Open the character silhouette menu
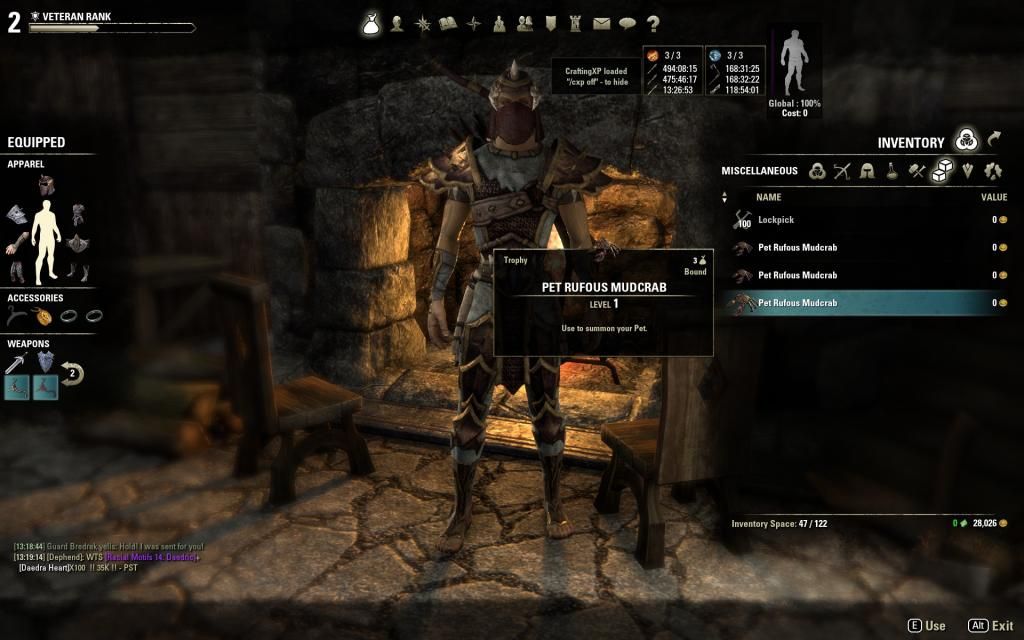Screen dimensions: 1024x640 (x=397, y=24)
